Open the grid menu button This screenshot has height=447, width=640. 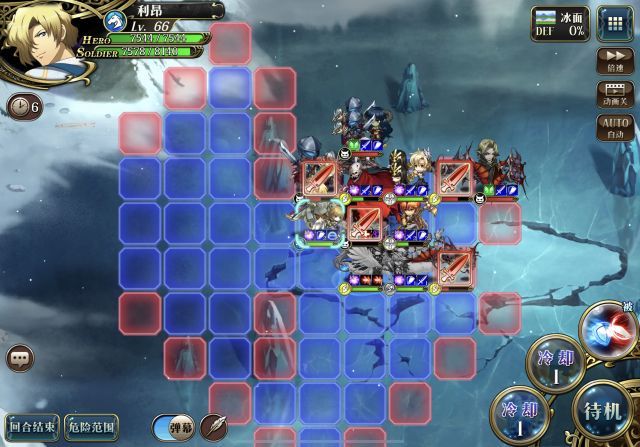(612, 21)
